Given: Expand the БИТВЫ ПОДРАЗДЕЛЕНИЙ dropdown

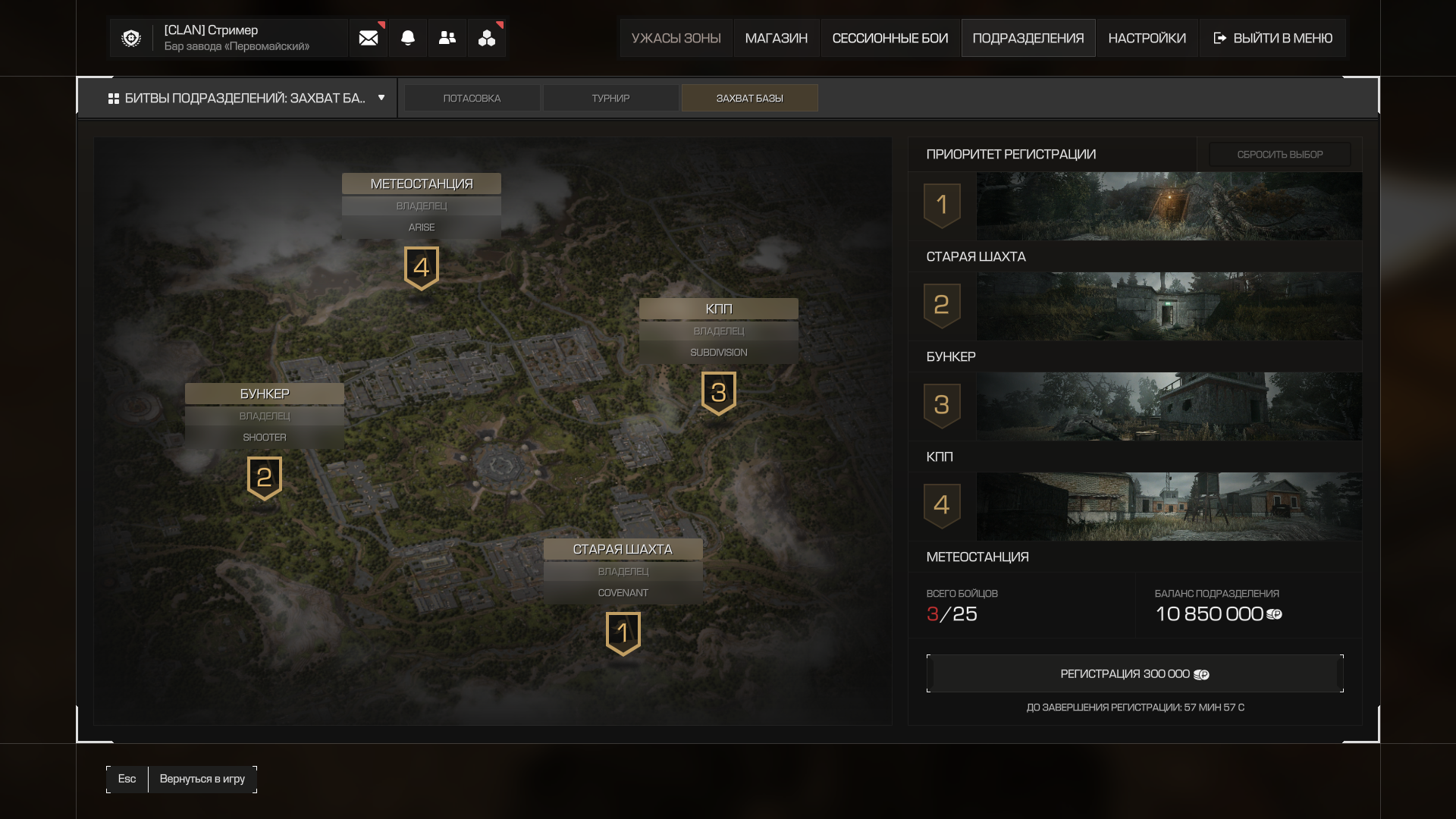Looking at the screenshot, I should click(246, 98).
